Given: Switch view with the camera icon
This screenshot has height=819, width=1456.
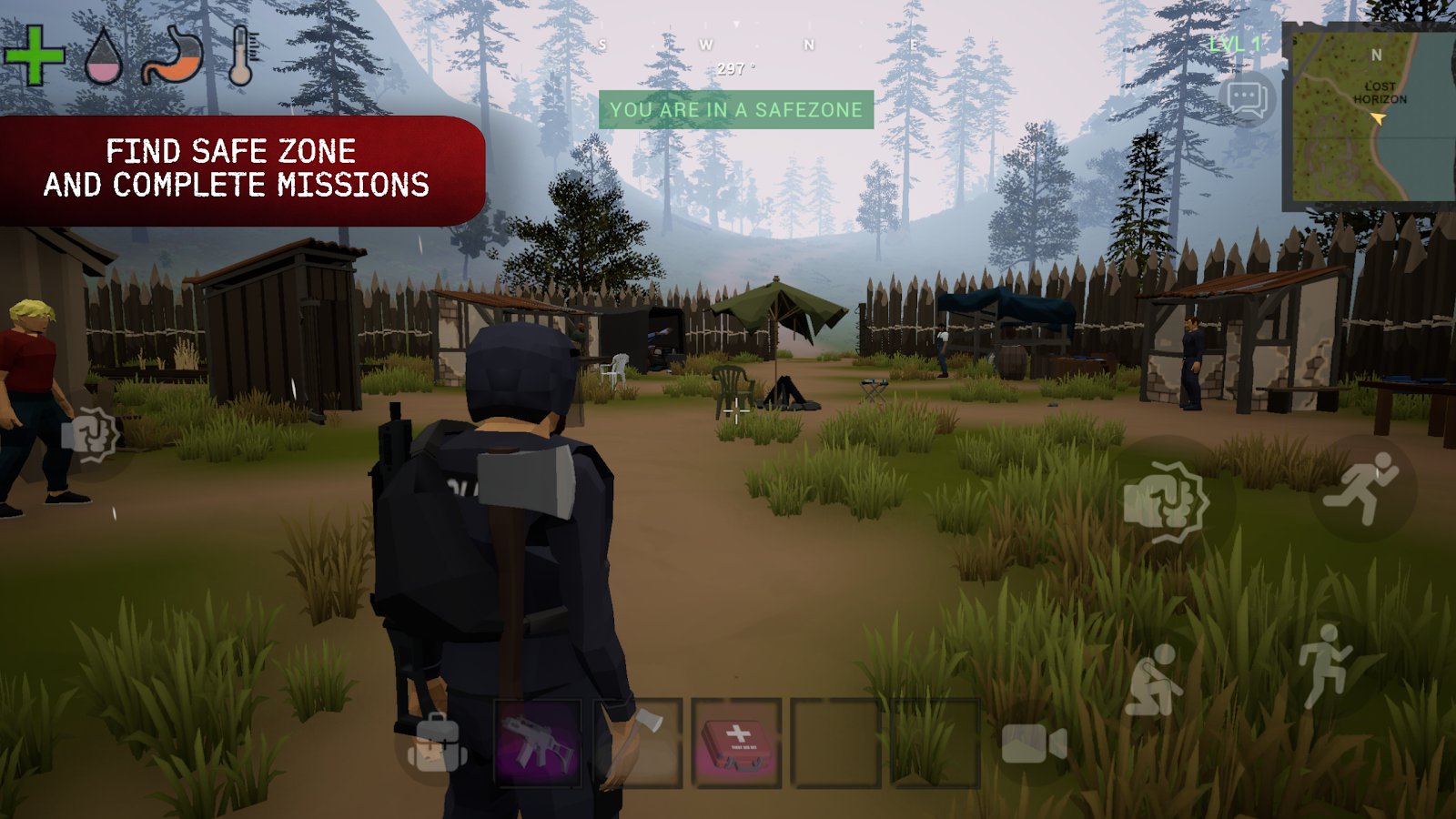Looking at the screenshot, I should (x=1033, y=744).
